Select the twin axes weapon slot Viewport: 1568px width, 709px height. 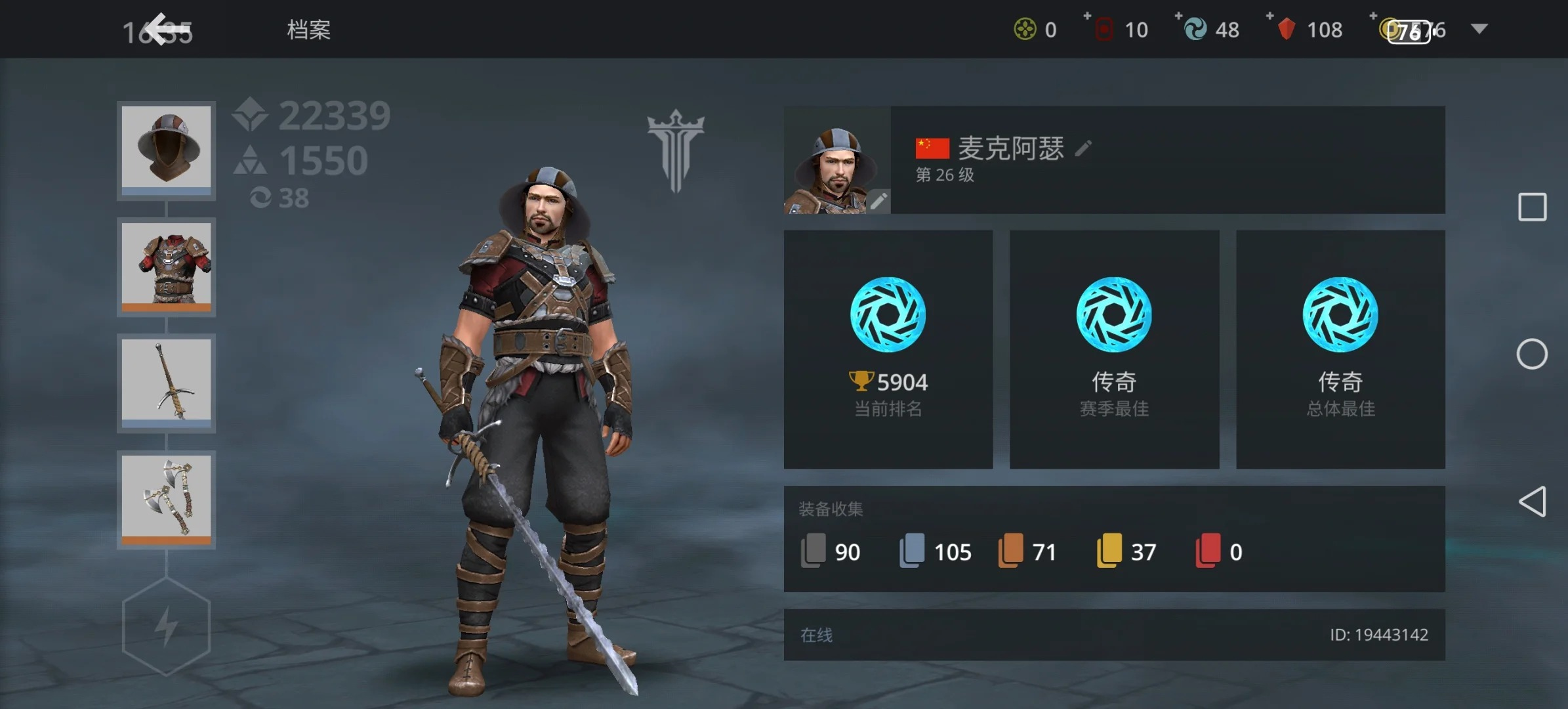point(167,498)
